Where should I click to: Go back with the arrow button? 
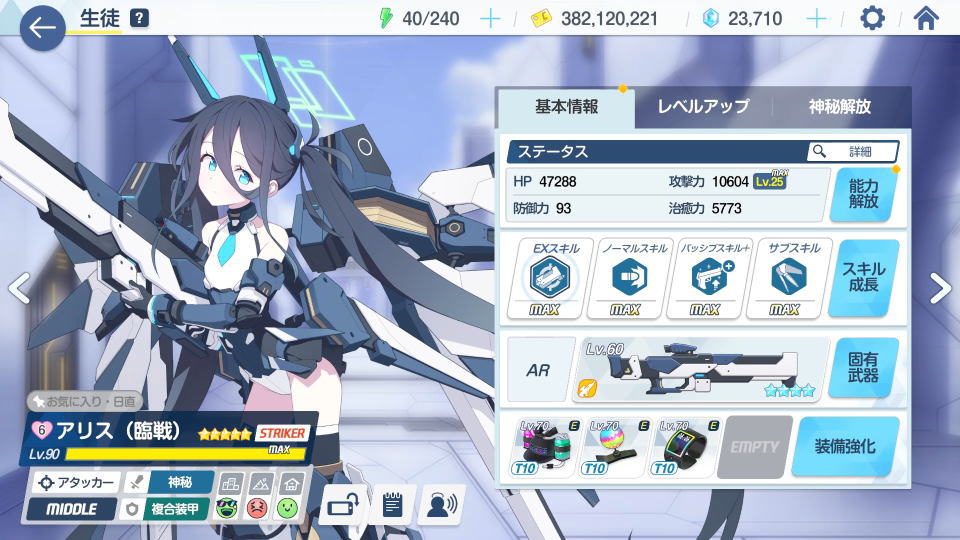click(x=41, y=28)
